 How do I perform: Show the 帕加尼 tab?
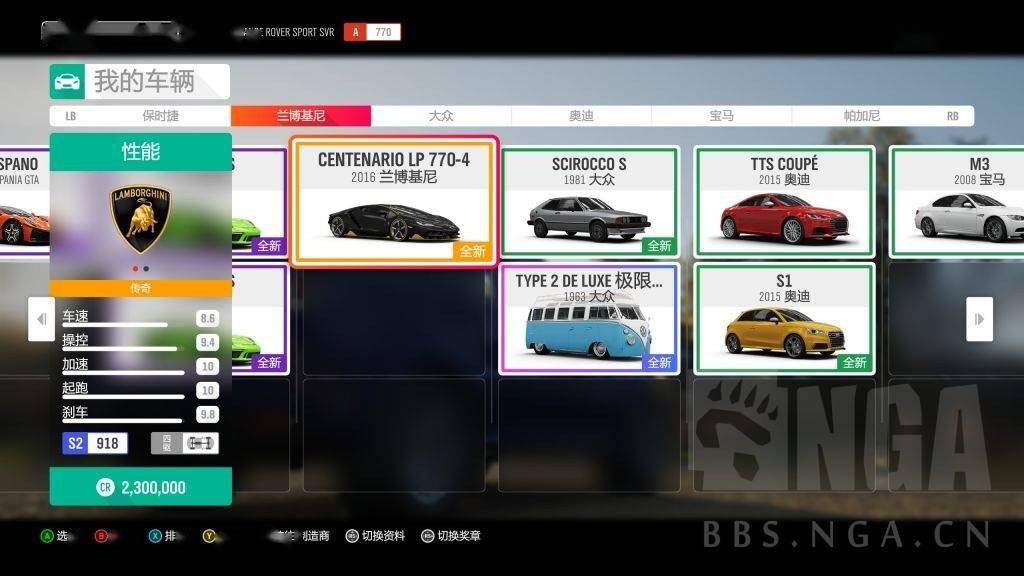[x=861, y=116]
